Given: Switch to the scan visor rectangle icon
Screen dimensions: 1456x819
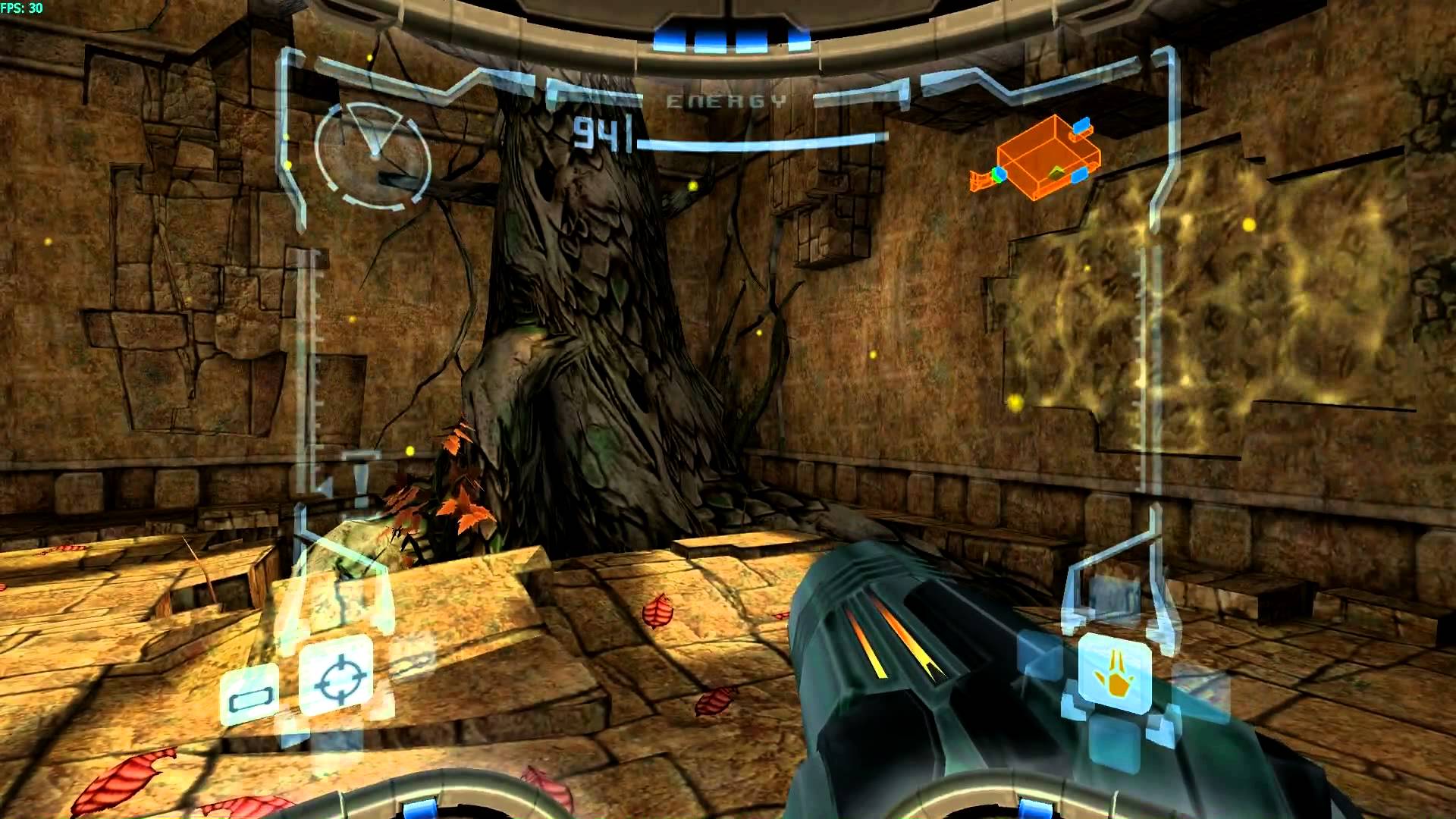Looking at the screenshot, I should pyautogui.click(x=249, y=696).
